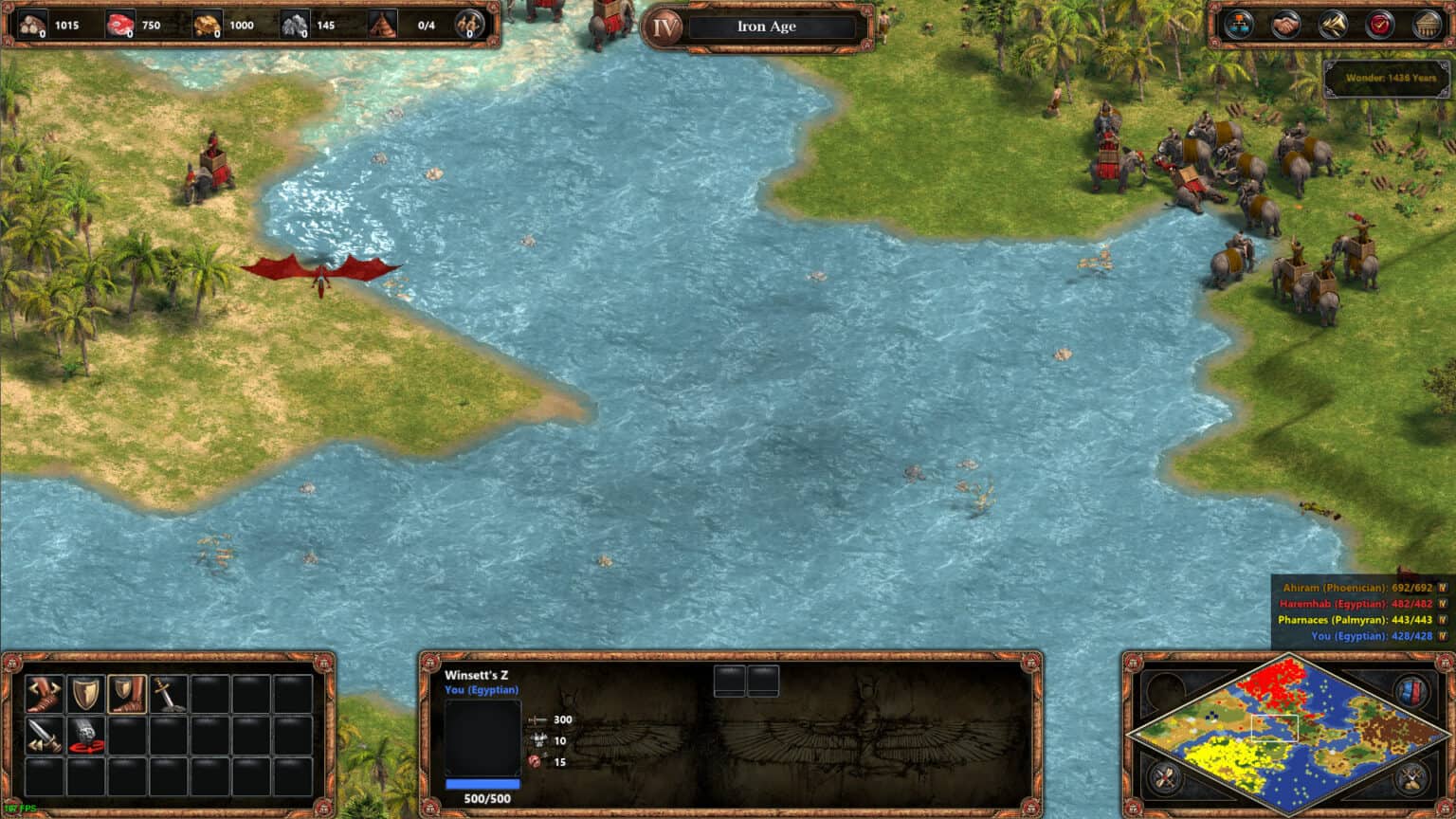Open the Objectives red seal icon
This screenshot has width=1456, height=819.
[x=1381, y=23]
